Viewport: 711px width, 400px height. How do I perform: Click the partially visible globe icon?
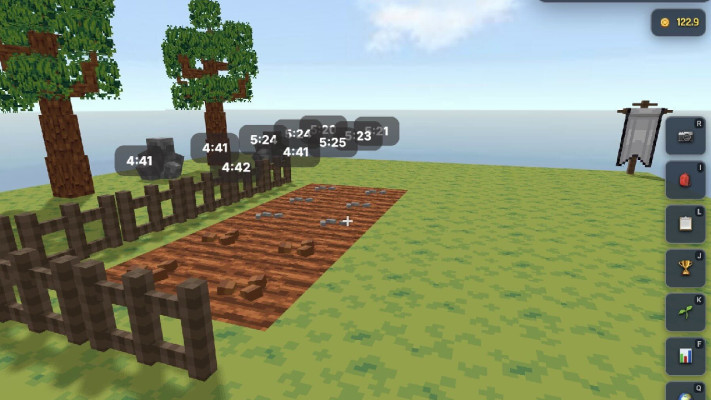[686, 392]
